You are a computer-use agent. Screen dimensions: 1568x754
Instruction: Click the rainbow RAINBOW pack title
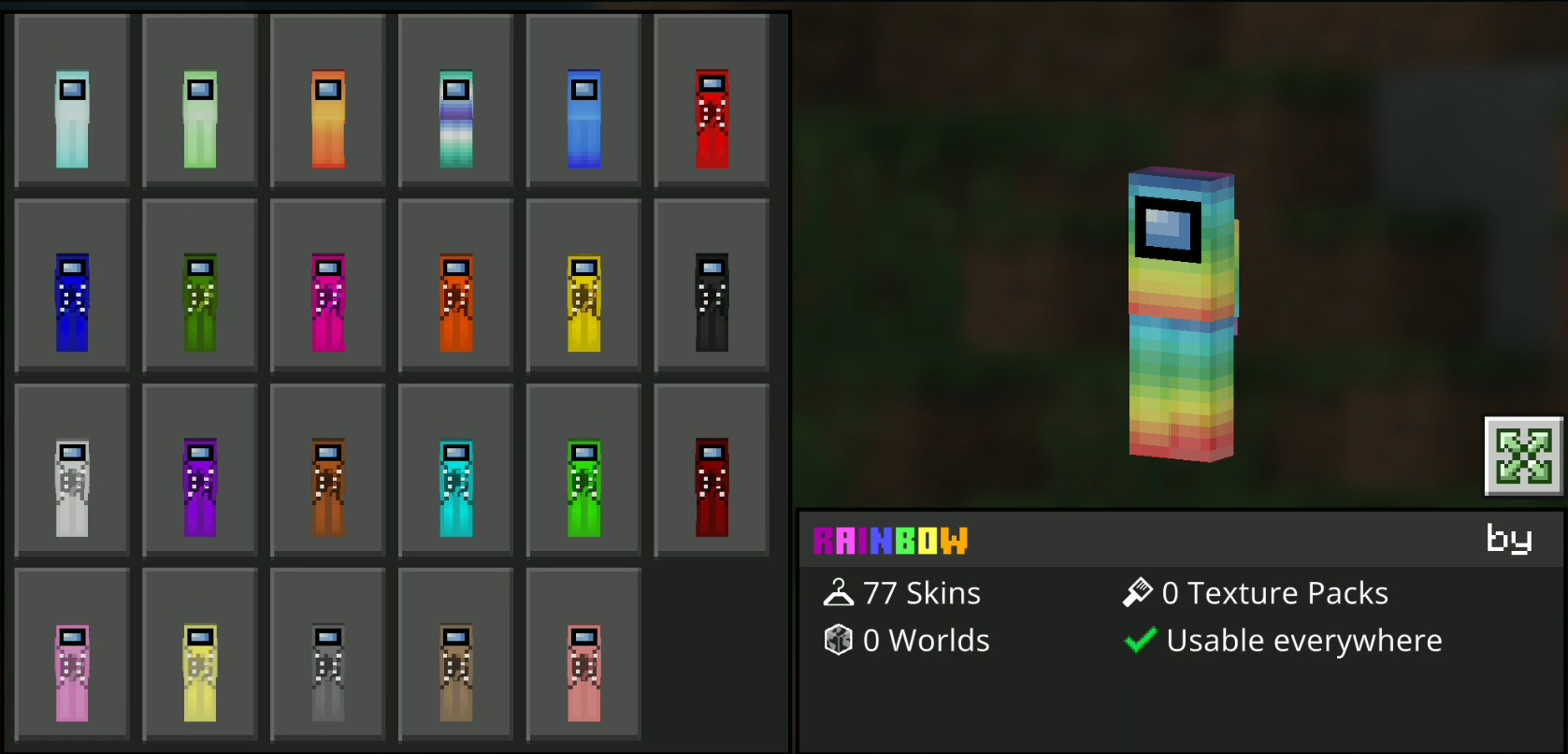coord(888,541)
